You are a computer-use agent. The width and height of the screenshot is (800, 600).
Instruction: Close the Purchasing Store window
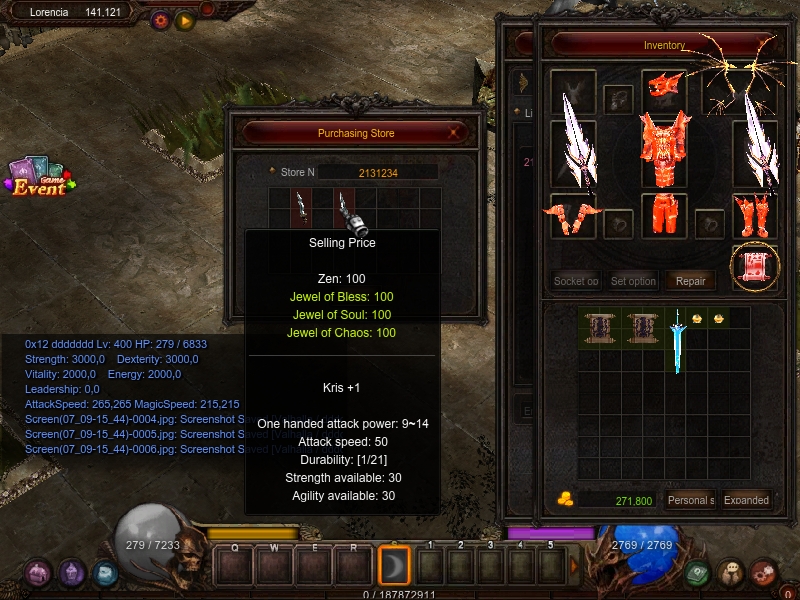(455, 133)
